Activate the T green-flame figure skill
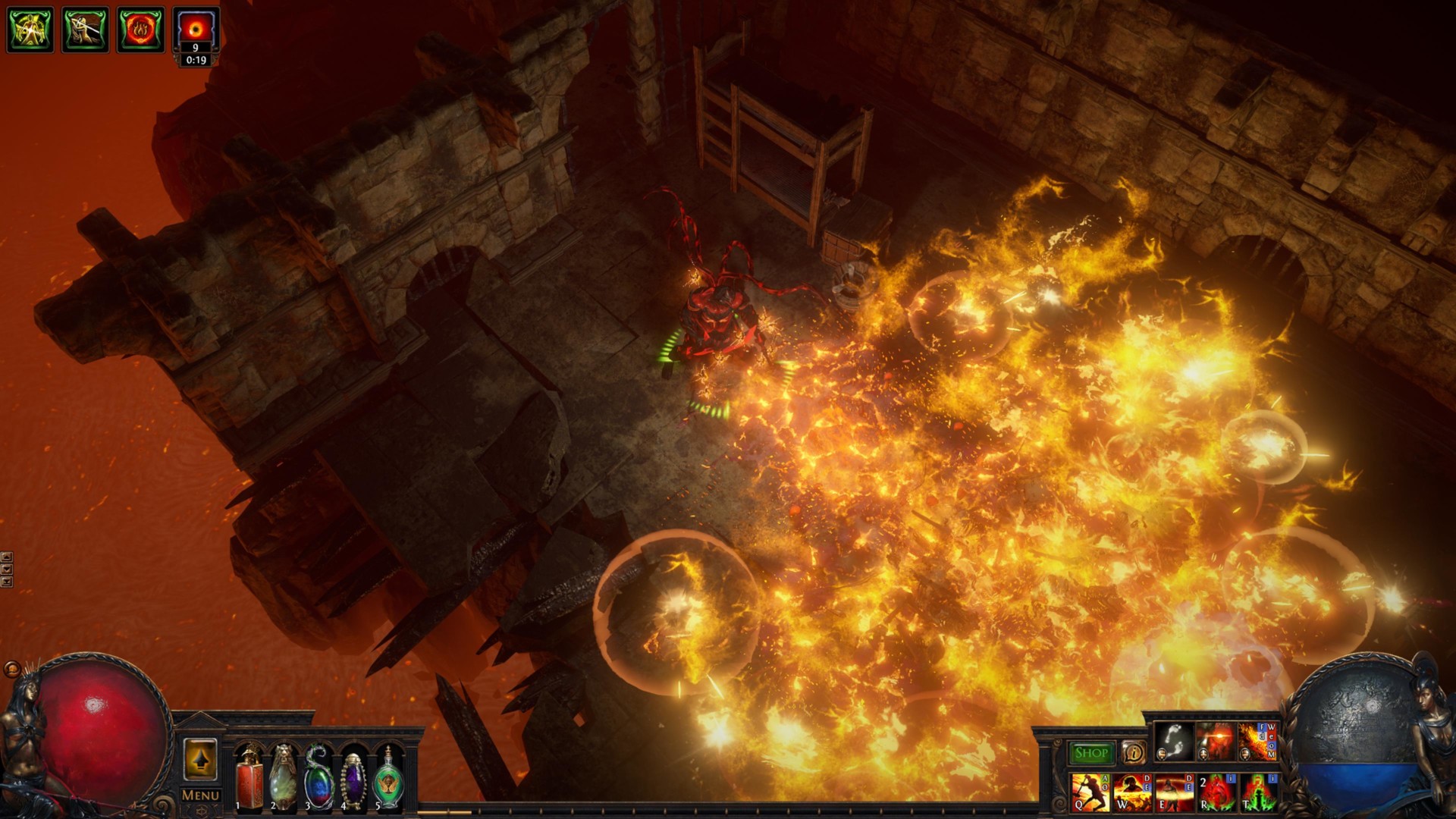 point(1257,792)
